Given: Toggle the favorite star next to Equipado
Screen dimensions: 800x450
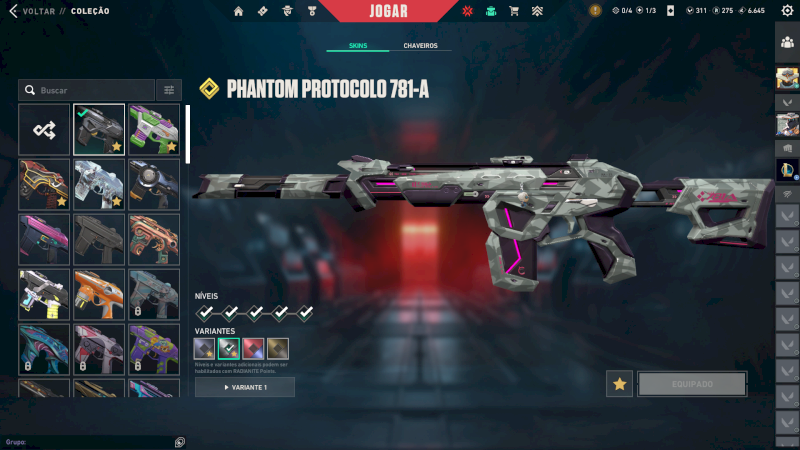Looking at the screenshot, I should click(x=619, y=384).
